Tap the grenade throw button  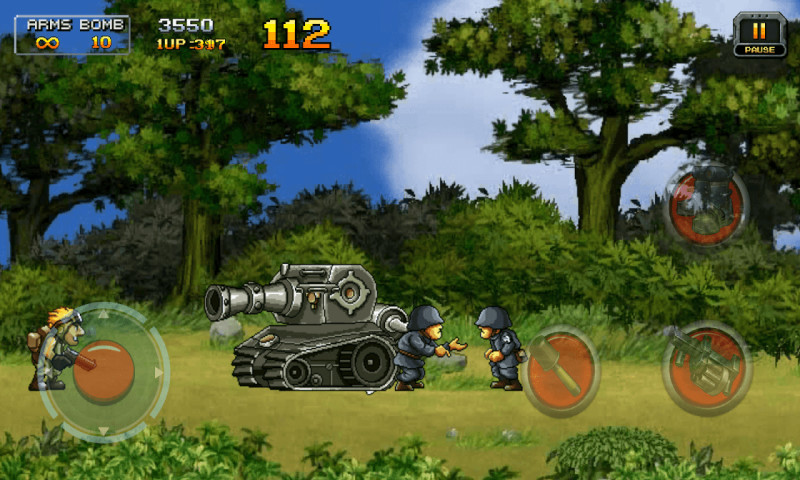coord(559,371)
